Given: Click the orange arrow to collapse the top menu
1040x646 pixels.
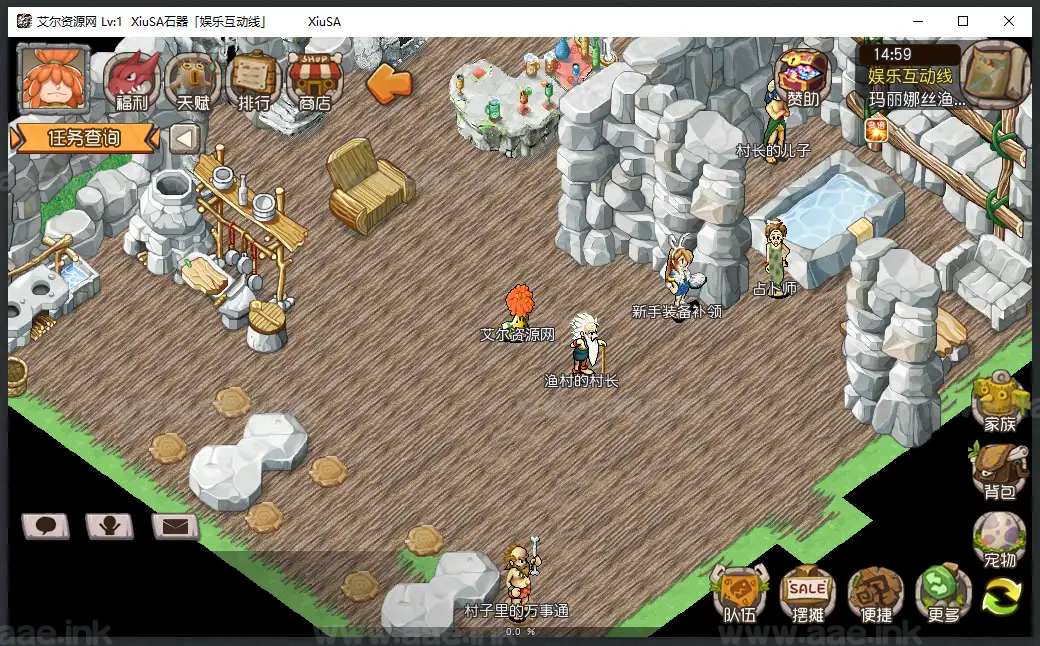Looking at the screenshot, I should (x=389, y=83).
